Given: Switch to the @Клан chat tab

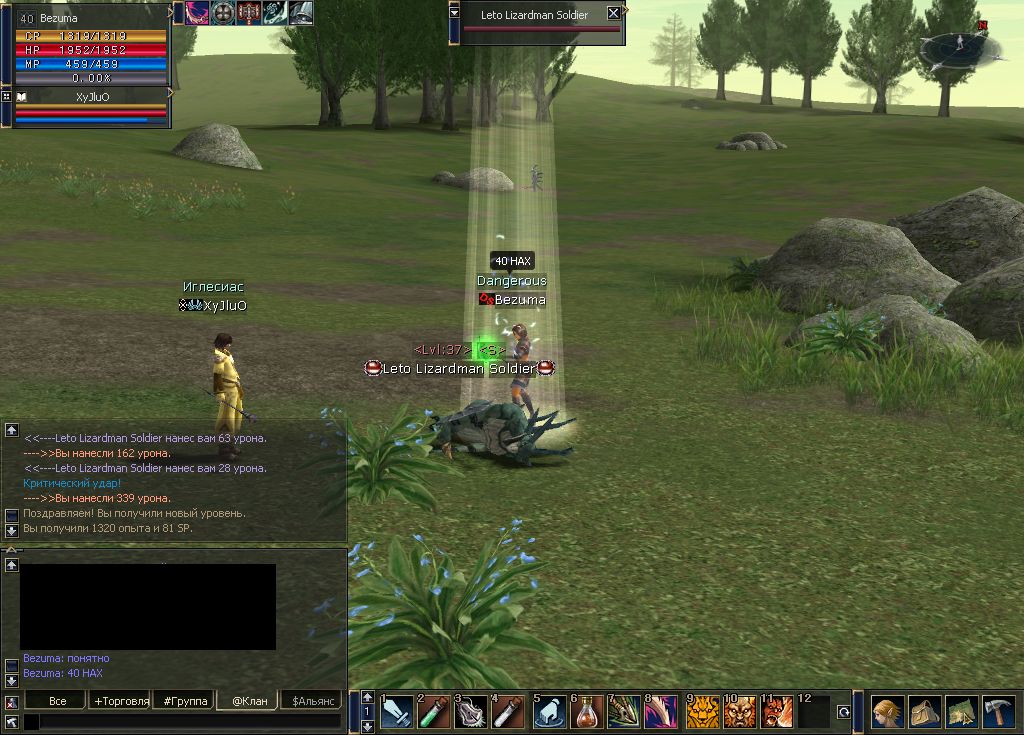Looking at the screenshot, I should point(249,701).
